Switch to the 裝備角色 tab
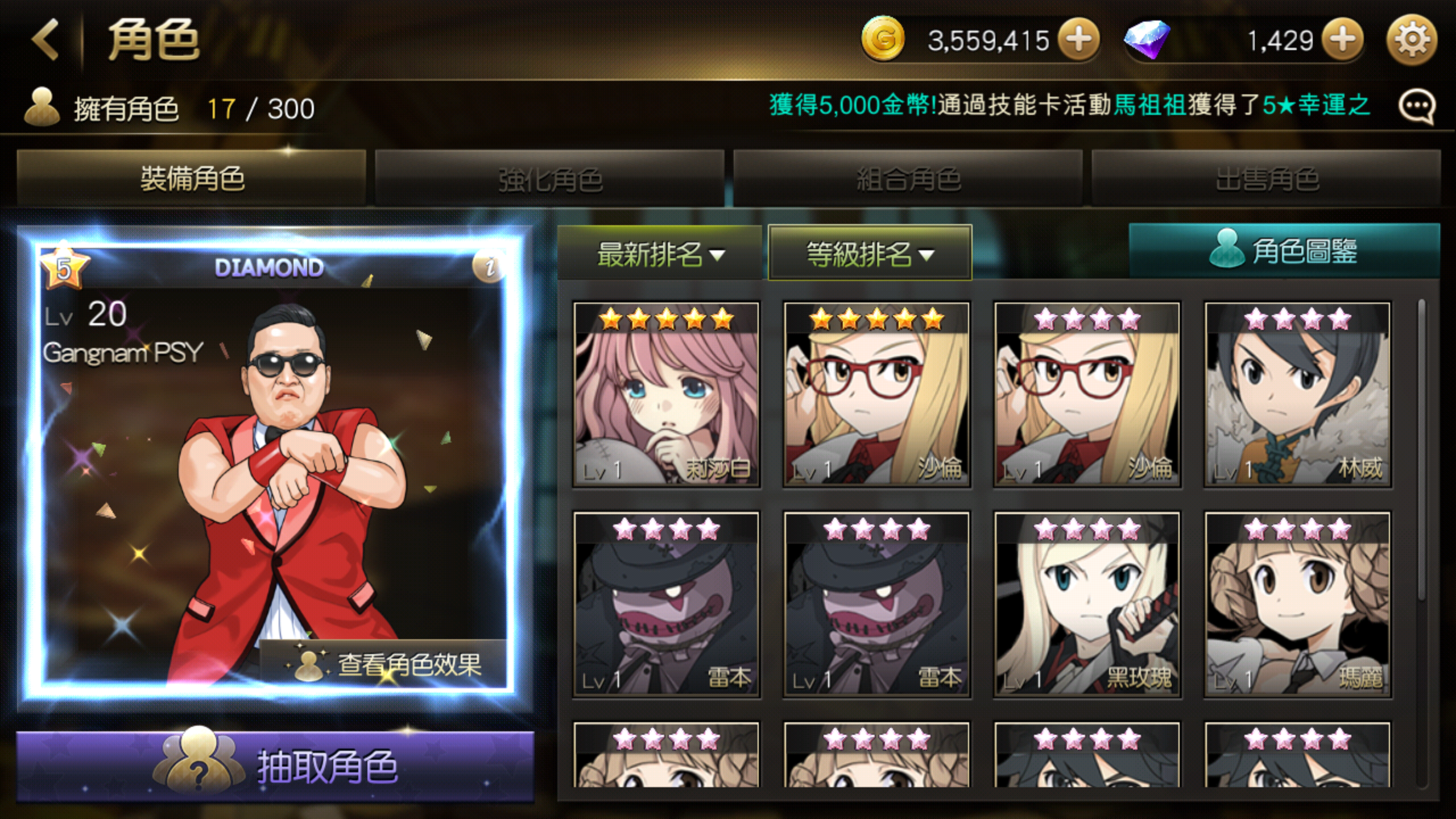 pos(192,179)
